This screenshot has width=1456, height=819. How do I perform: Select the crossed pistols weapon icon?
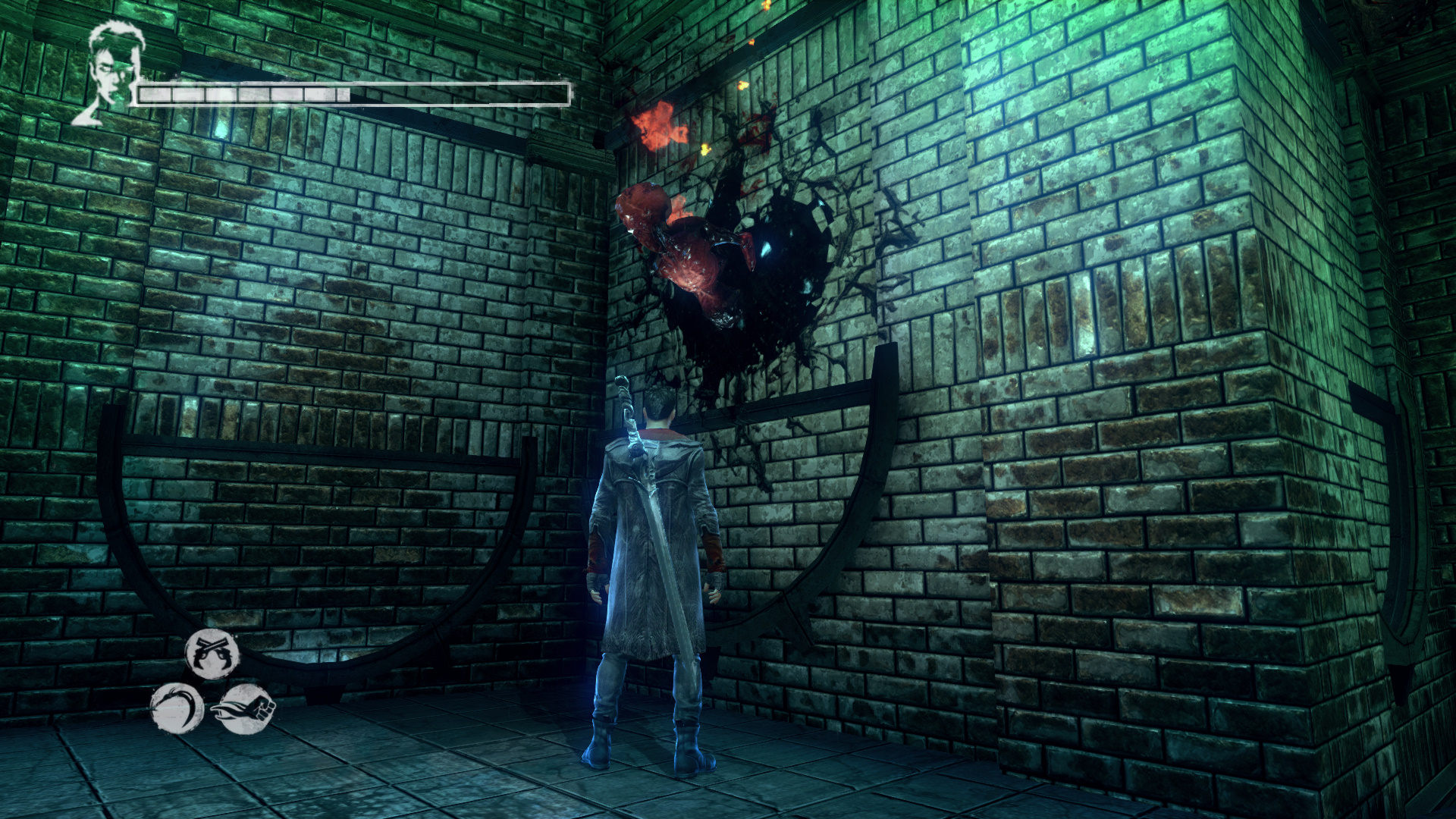coord(212,653)
